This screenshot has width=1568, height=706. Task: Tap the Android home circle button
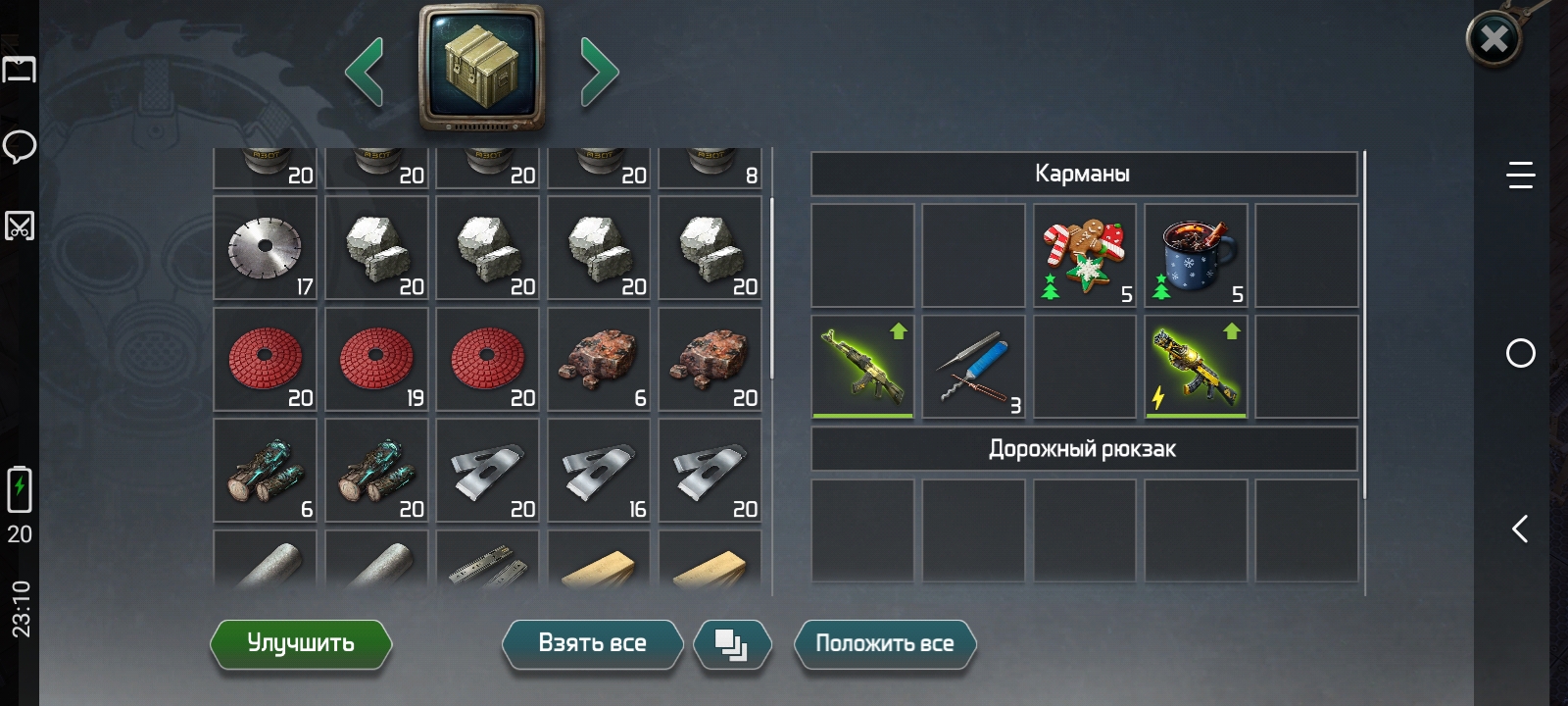click(1520, 353)
